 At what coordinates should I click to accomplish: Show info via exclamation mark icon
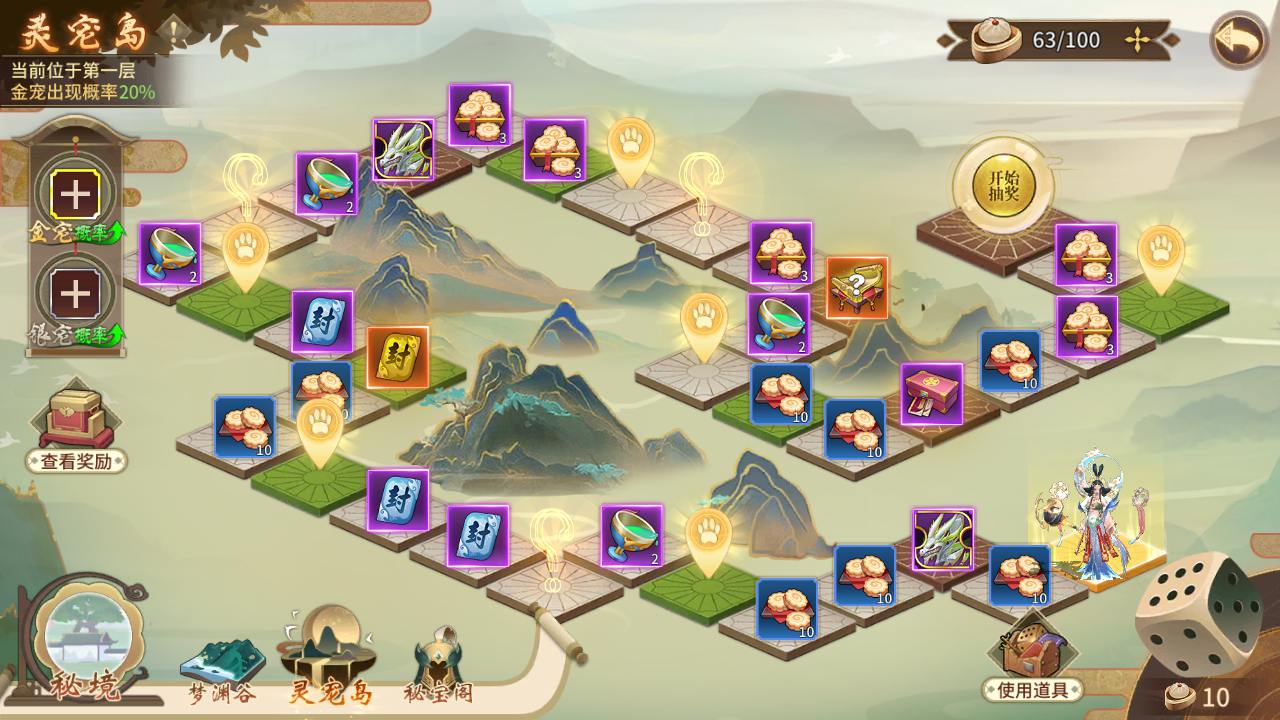(173, 32)
